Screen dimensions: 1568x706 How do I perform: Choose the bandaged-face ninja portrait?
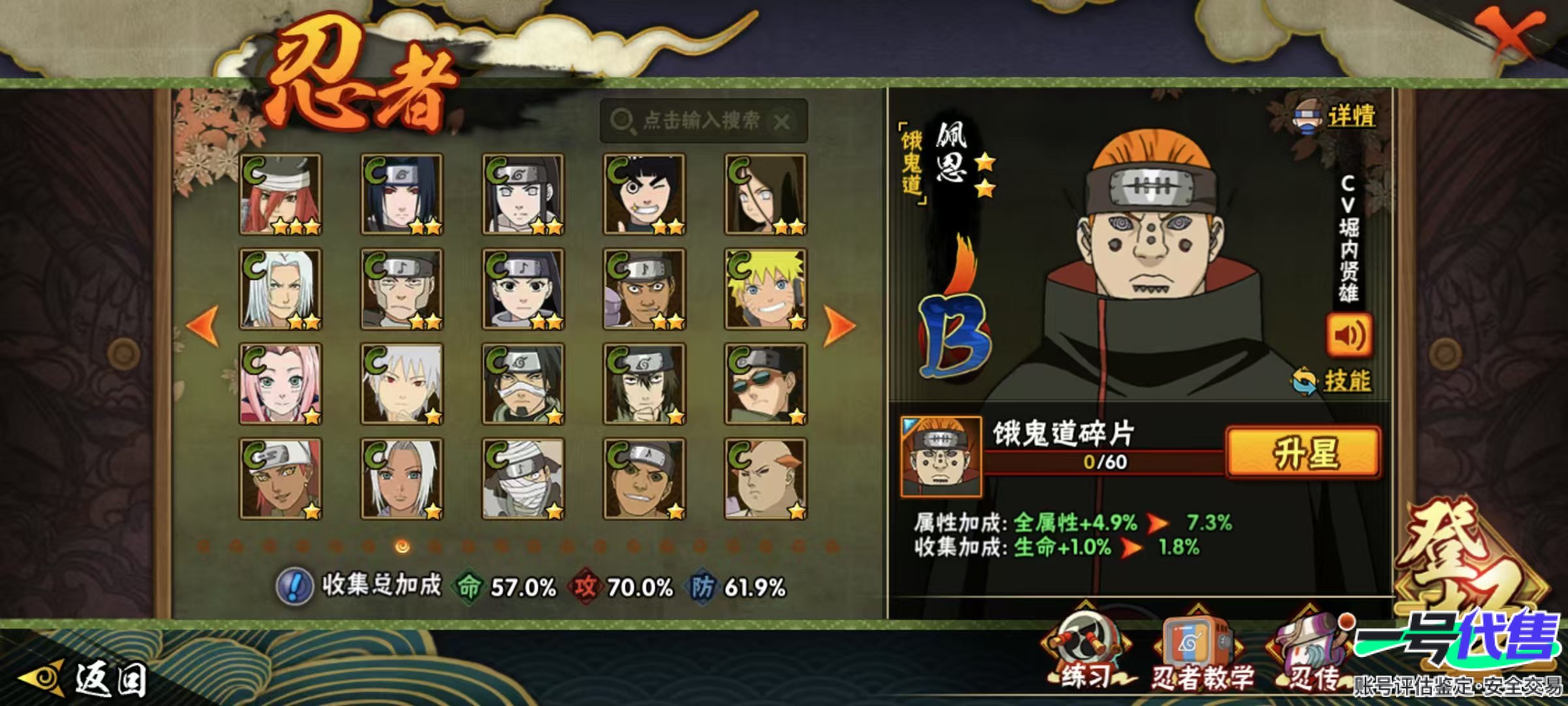click(x=523, y=479)
